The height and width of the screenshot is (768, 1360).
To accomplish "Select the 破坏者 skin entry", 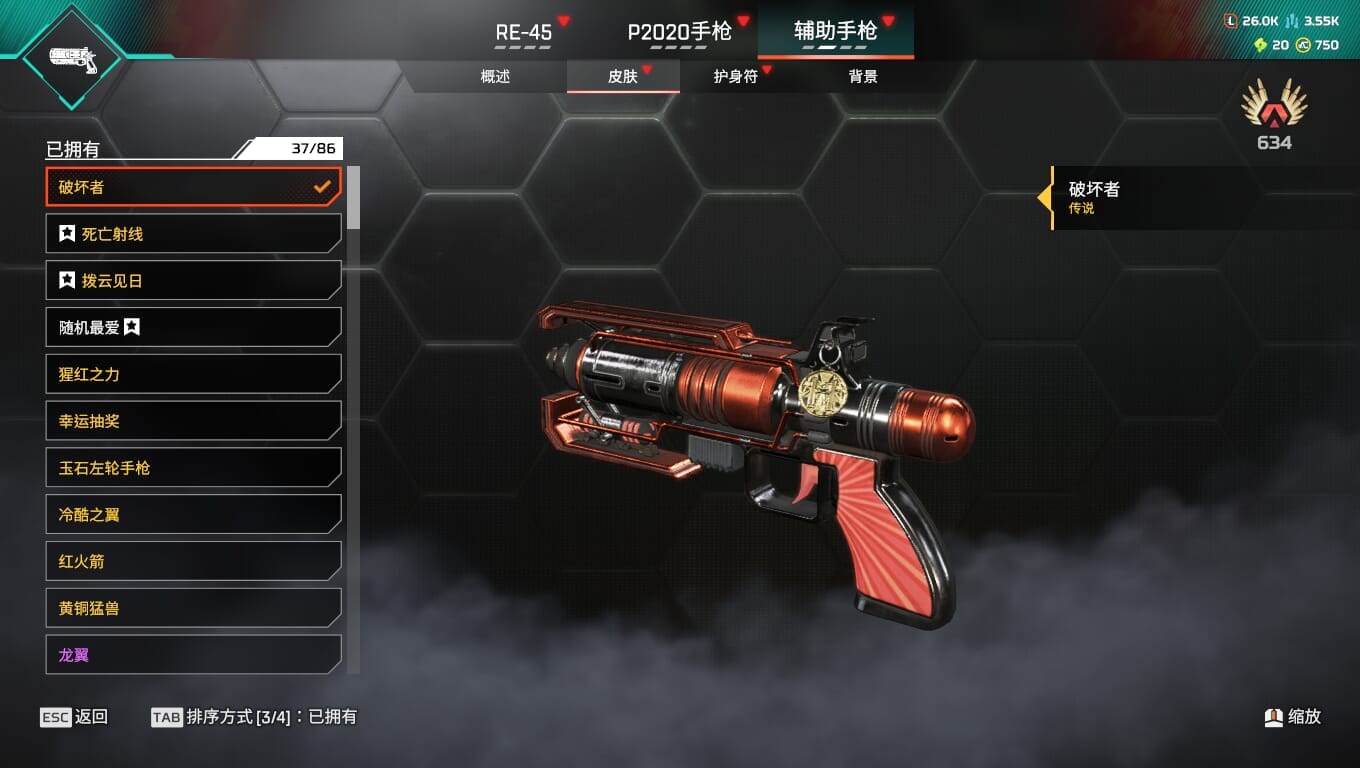I will pos(193,187).
